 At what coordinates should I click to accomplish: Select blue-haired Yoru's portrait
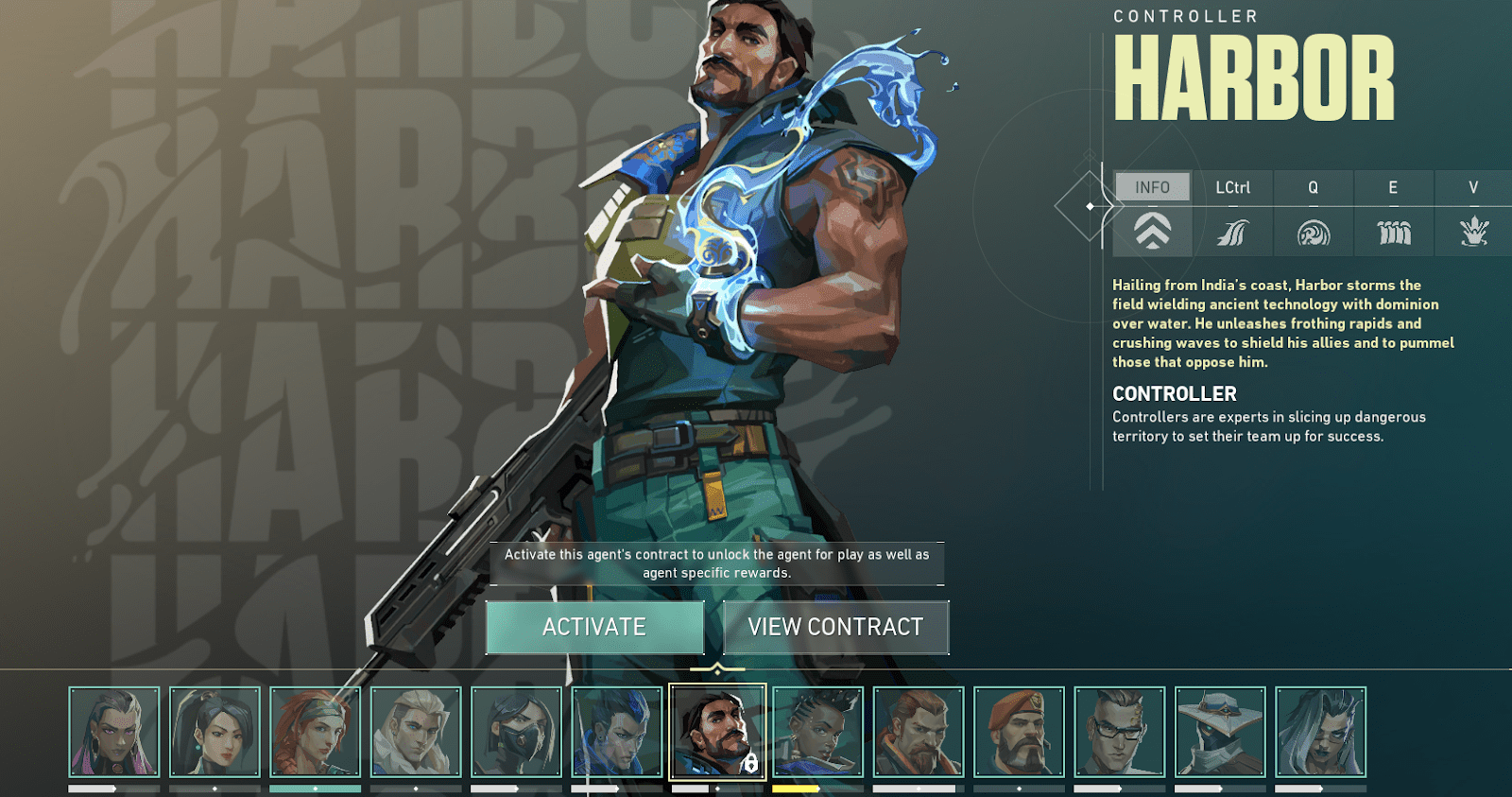click(616, 732)
